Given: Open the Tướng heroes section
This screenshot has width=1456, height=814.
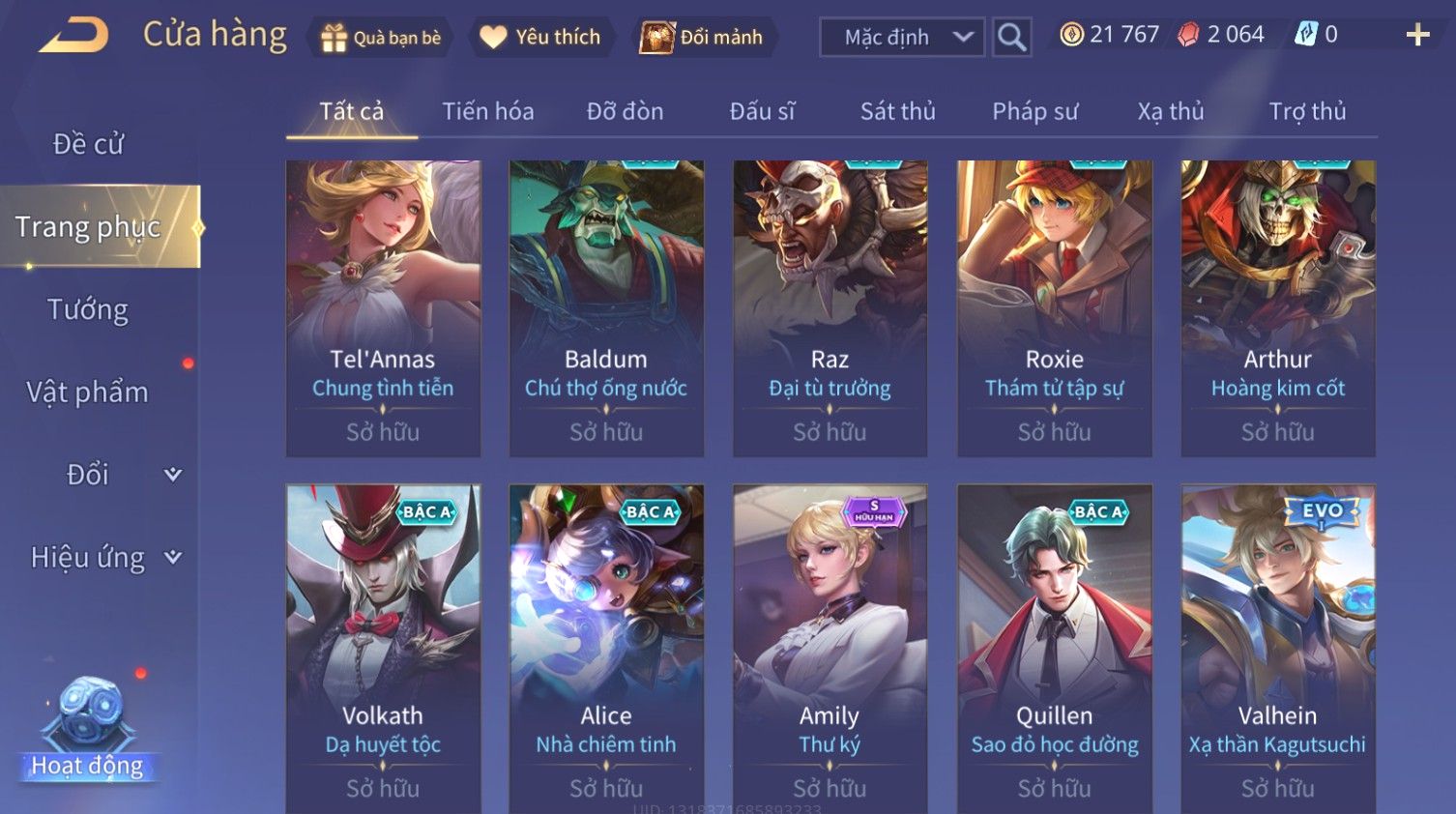Looking at the screenshot, I should [x=88, y=309].
